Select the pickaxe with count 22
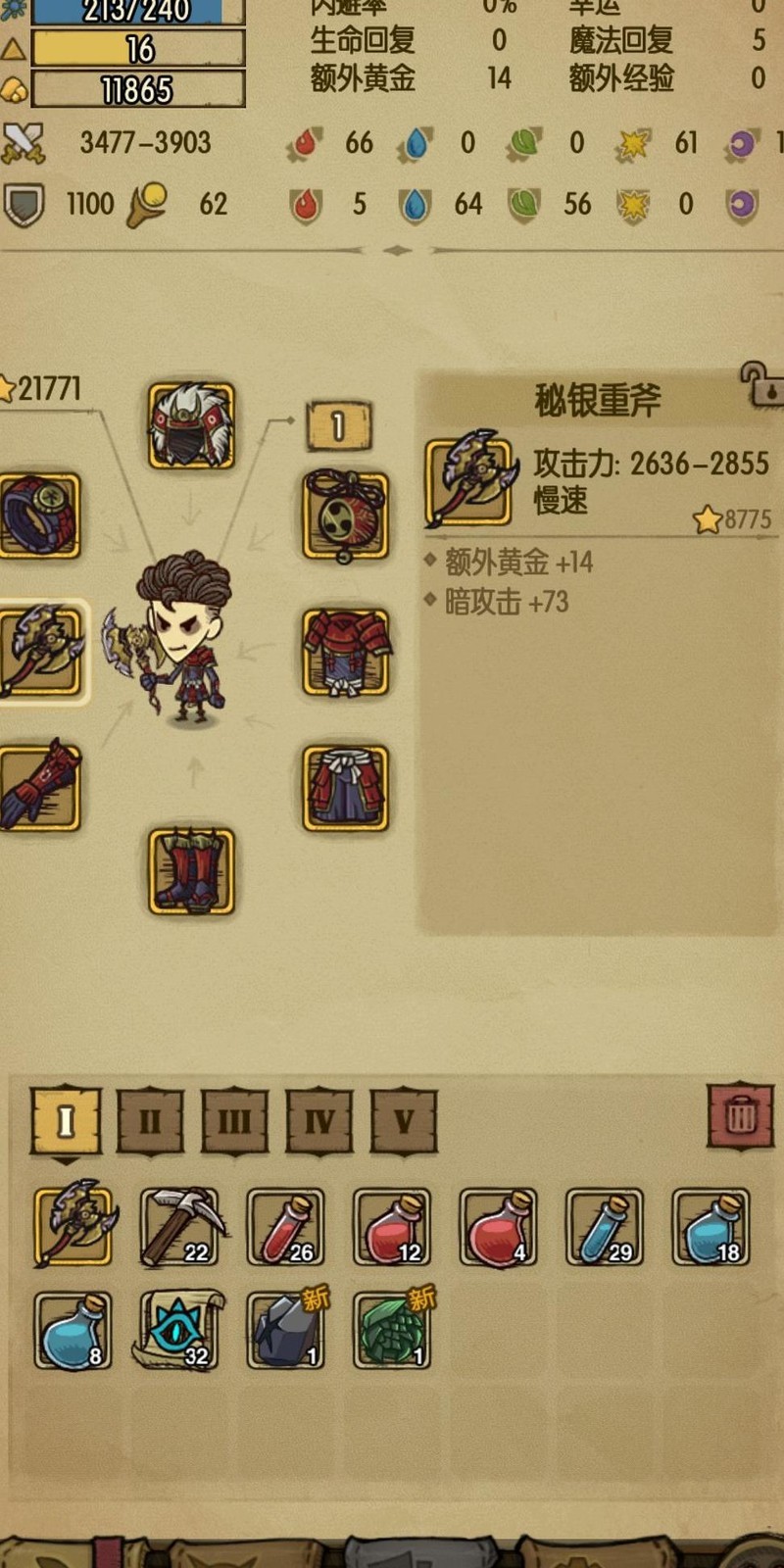 click(179, 1227)
